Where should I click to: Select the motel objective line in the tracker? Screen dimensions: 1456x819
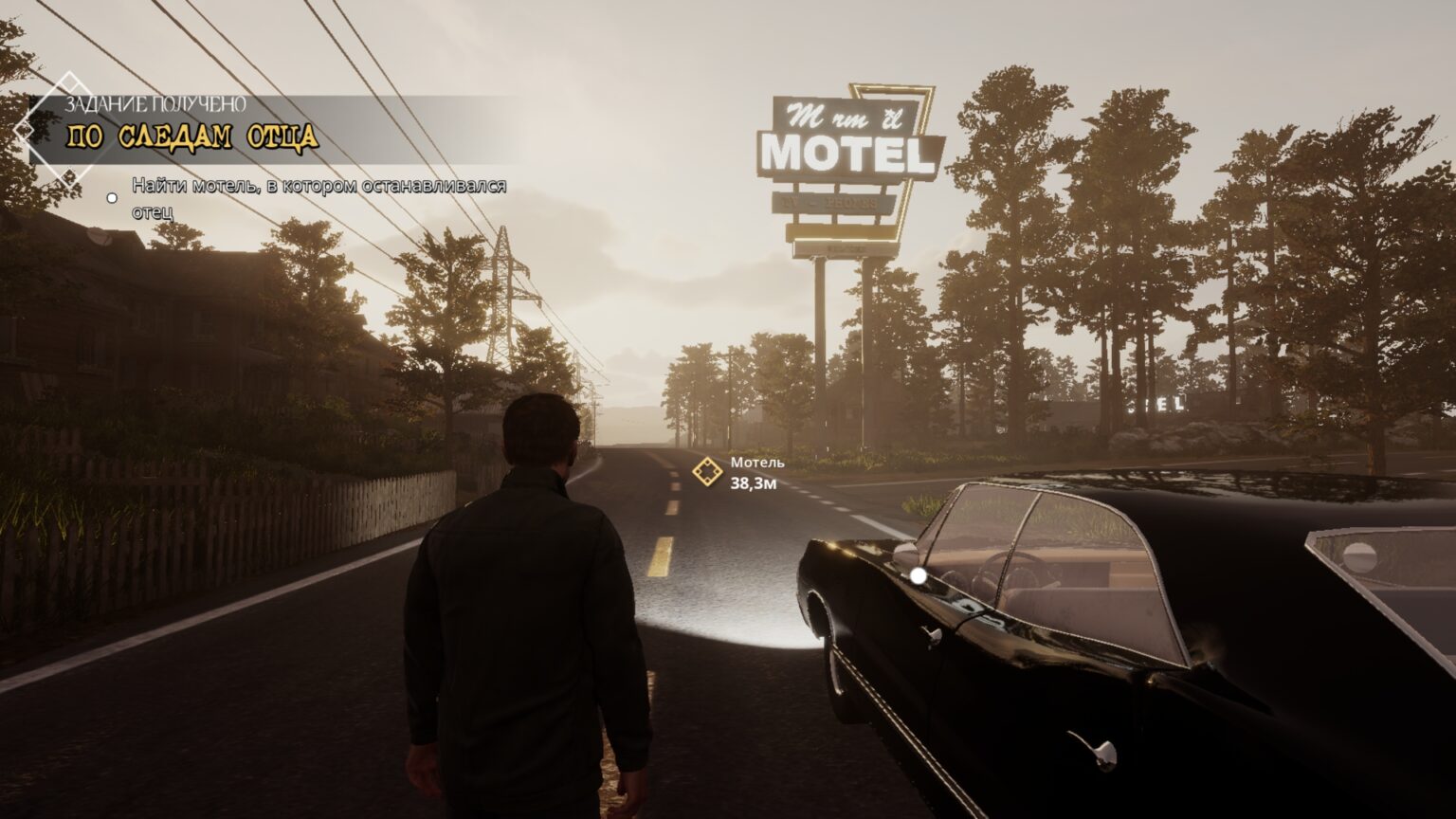click(x=318, y=197)
